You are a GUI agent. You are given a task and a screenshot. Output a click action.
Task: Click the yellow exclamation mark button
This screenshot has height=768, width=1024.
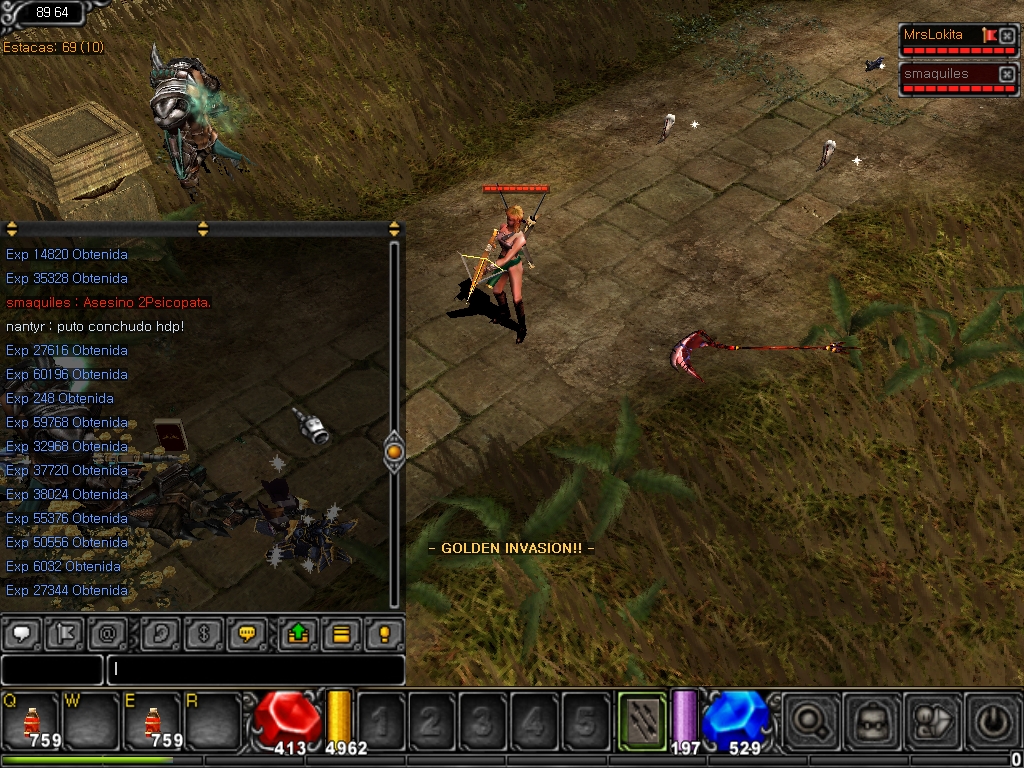pyautogui.click(x=383, y=634)
